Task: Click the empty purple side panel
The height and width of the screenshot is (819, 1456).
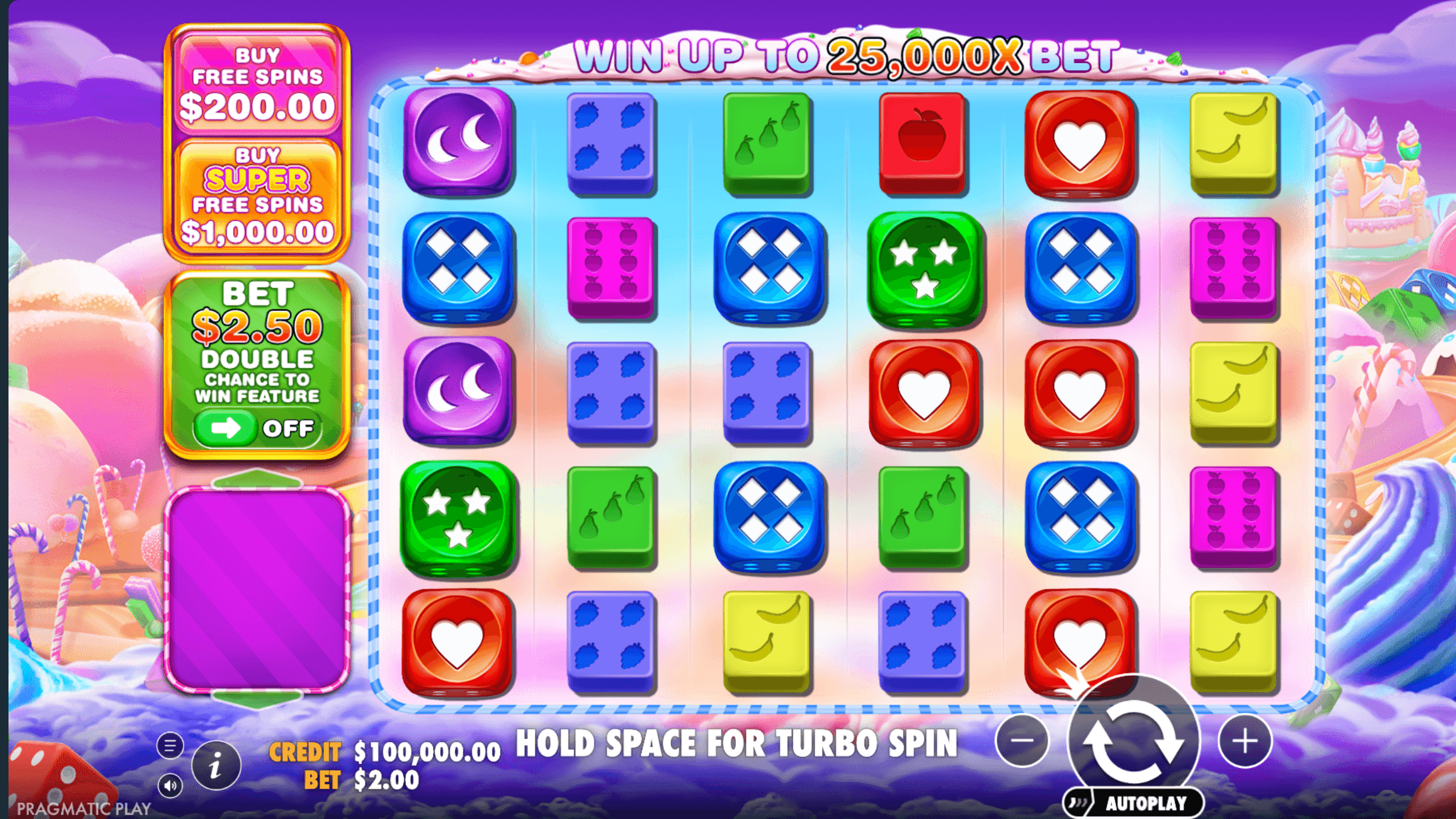Action: (259, 588)
